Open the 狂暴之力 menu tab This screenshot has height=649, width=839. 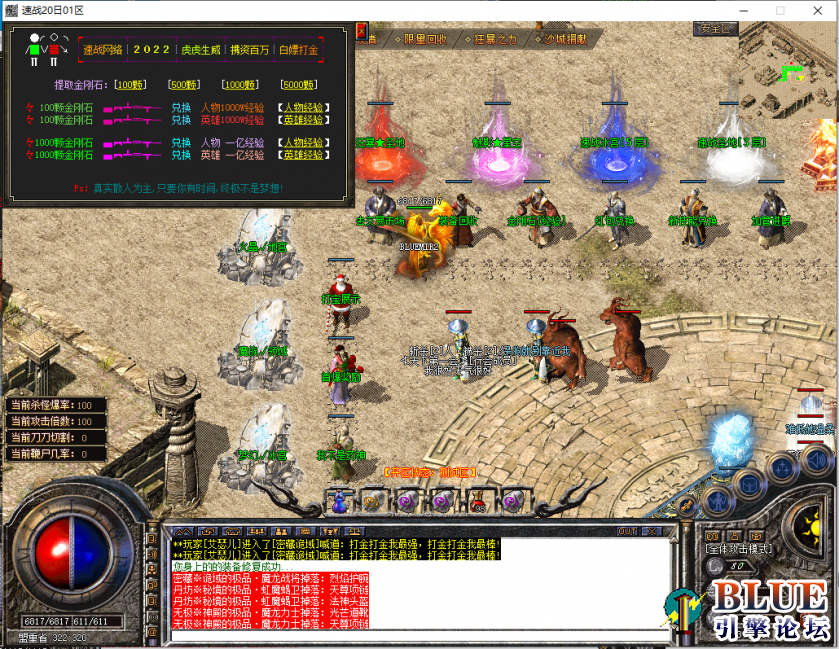(x=495, y=40)
